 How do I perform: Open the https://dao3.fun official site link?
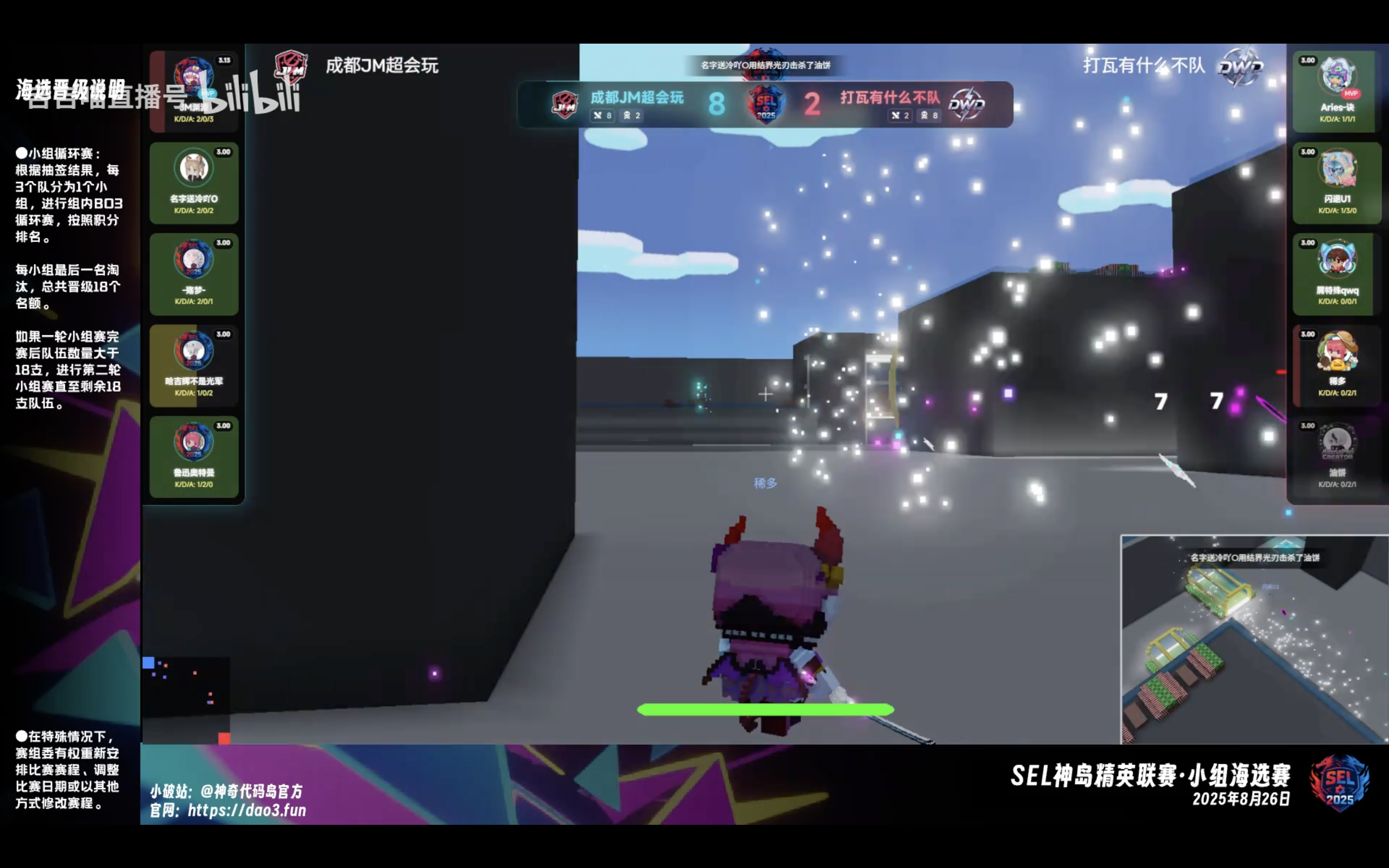tap(246, 810)
